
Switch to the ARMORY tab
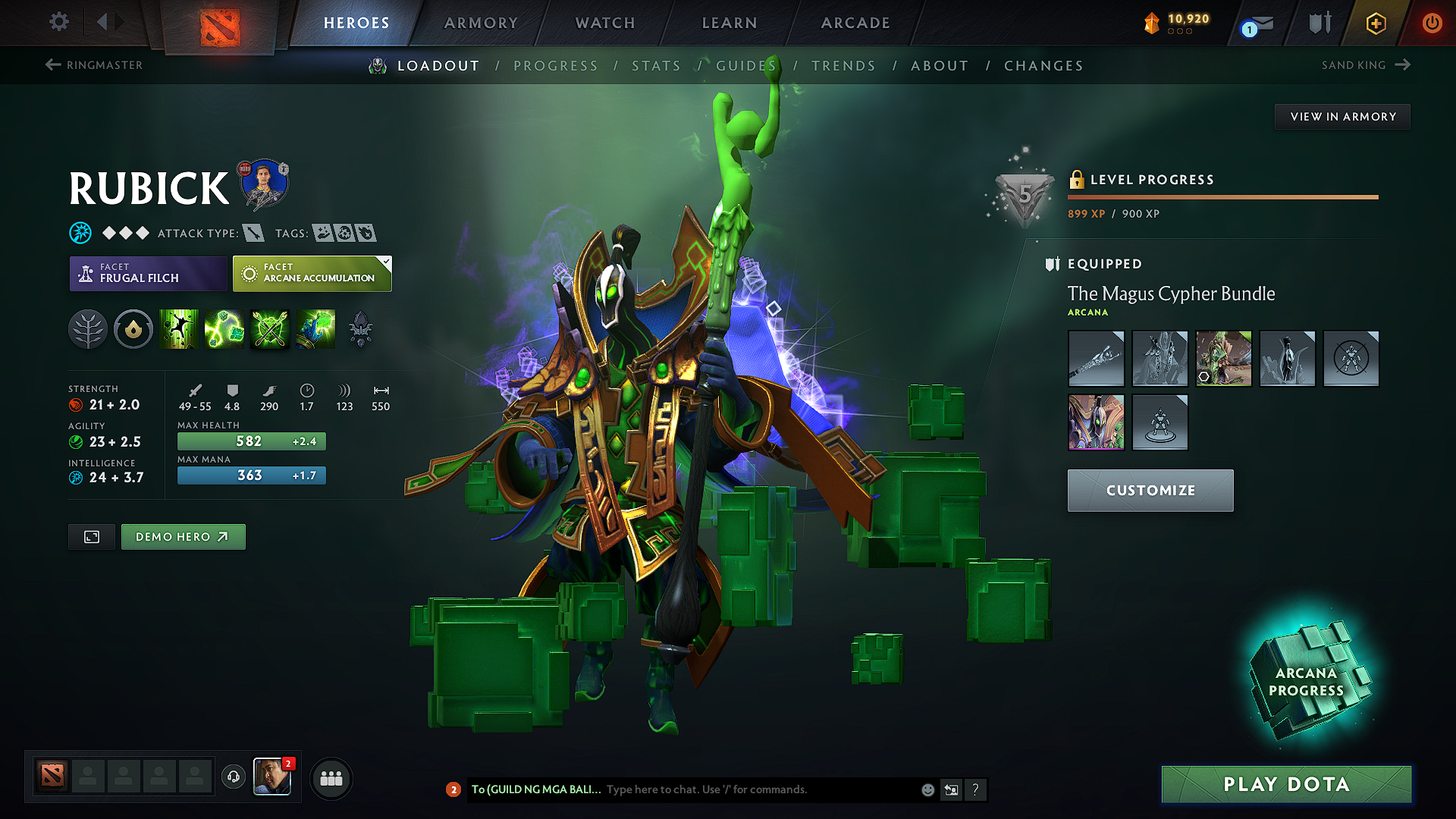(x=480, y=23)
